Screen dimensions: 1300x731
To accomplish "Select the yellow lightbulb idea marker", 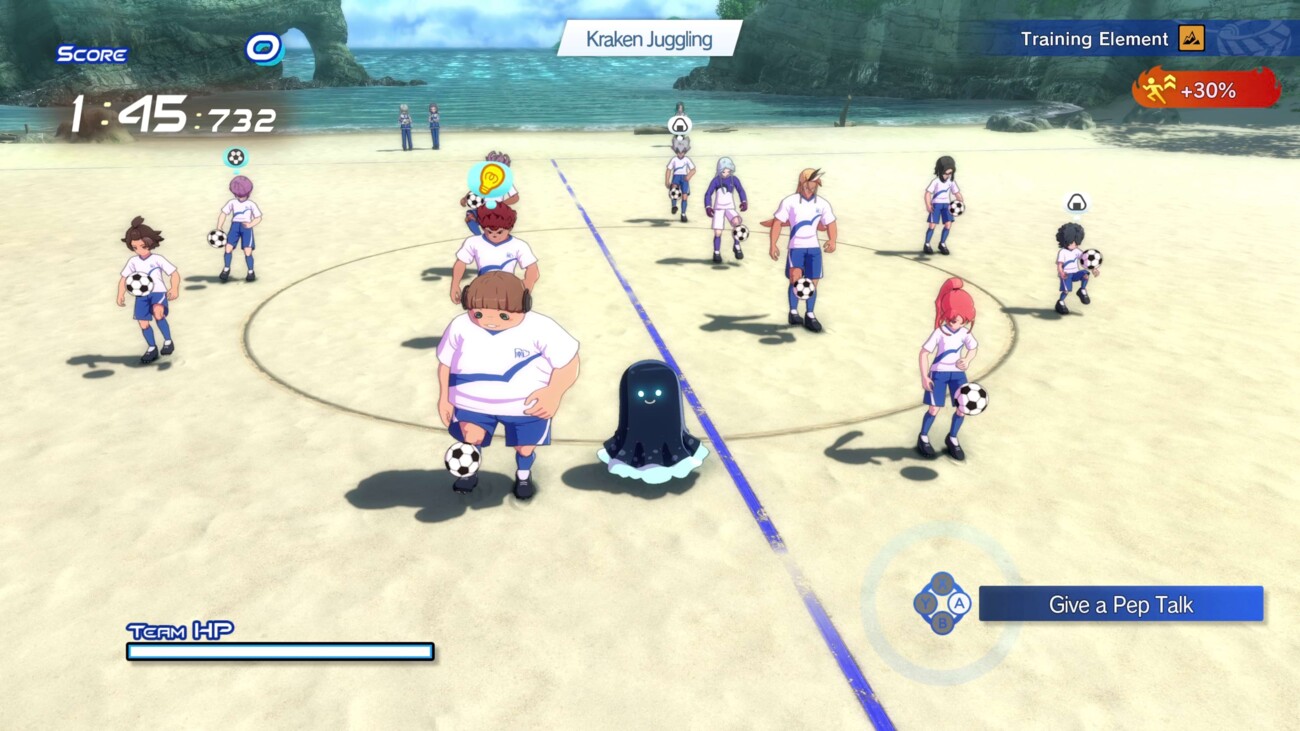I will [490, 180].
